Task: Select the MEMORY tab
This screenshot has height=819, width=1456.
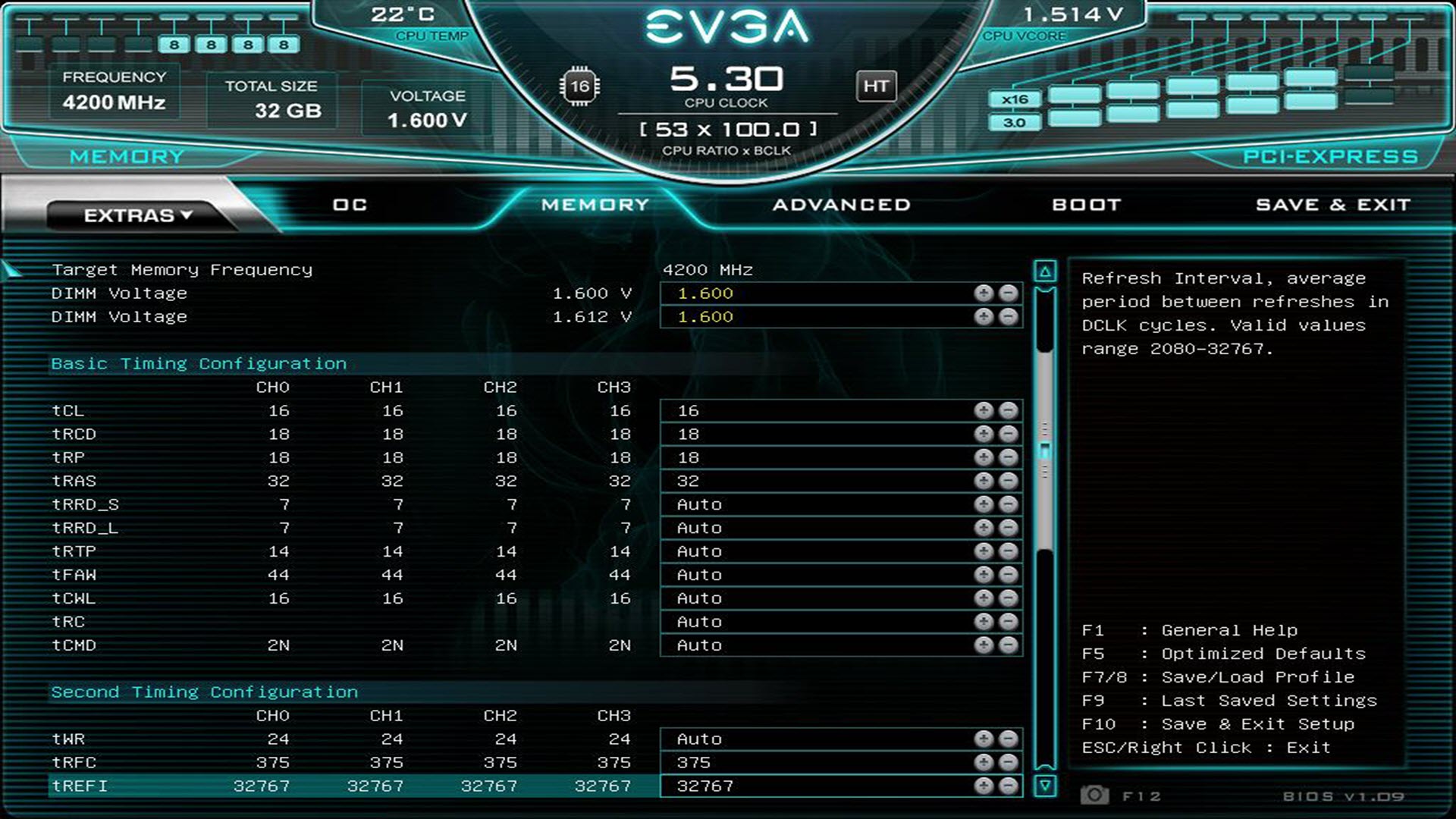Action: [595, 205]
